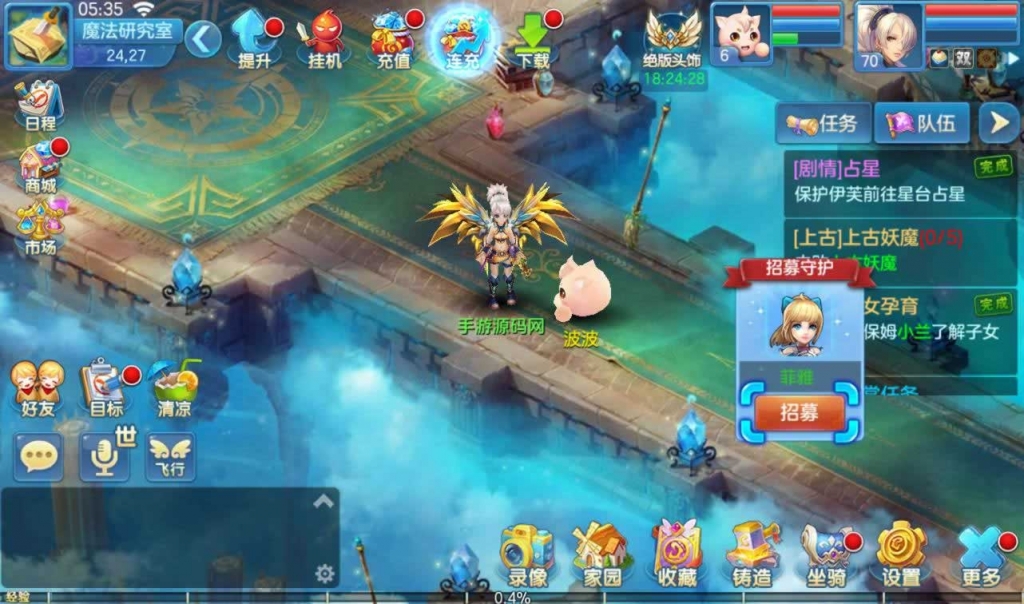Open the 市场 market
Viewport: 1024px width, 604px height.
[x=40, y=226]
